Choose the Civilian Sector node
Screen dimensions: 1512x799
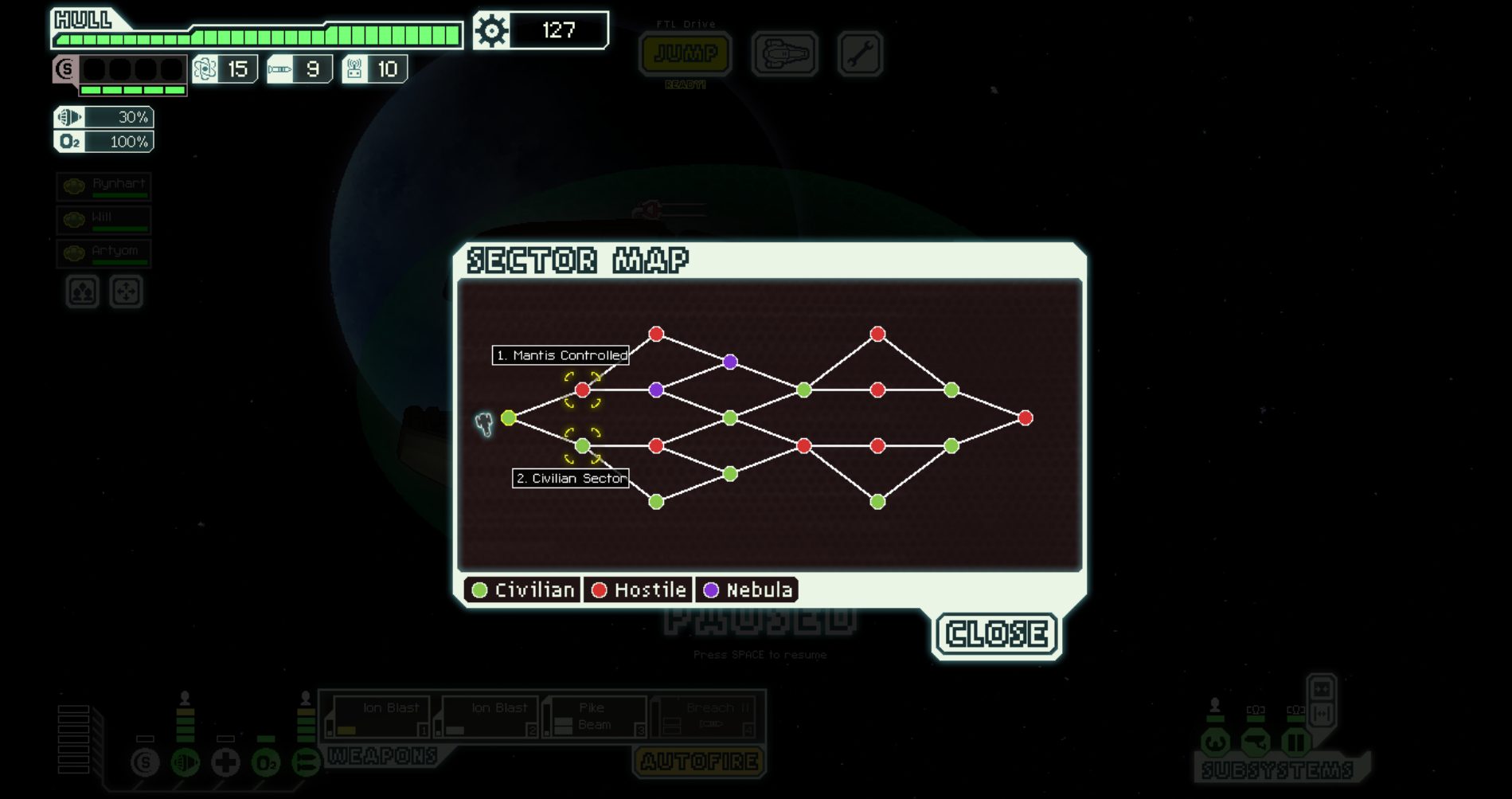(x=582, y=446)
